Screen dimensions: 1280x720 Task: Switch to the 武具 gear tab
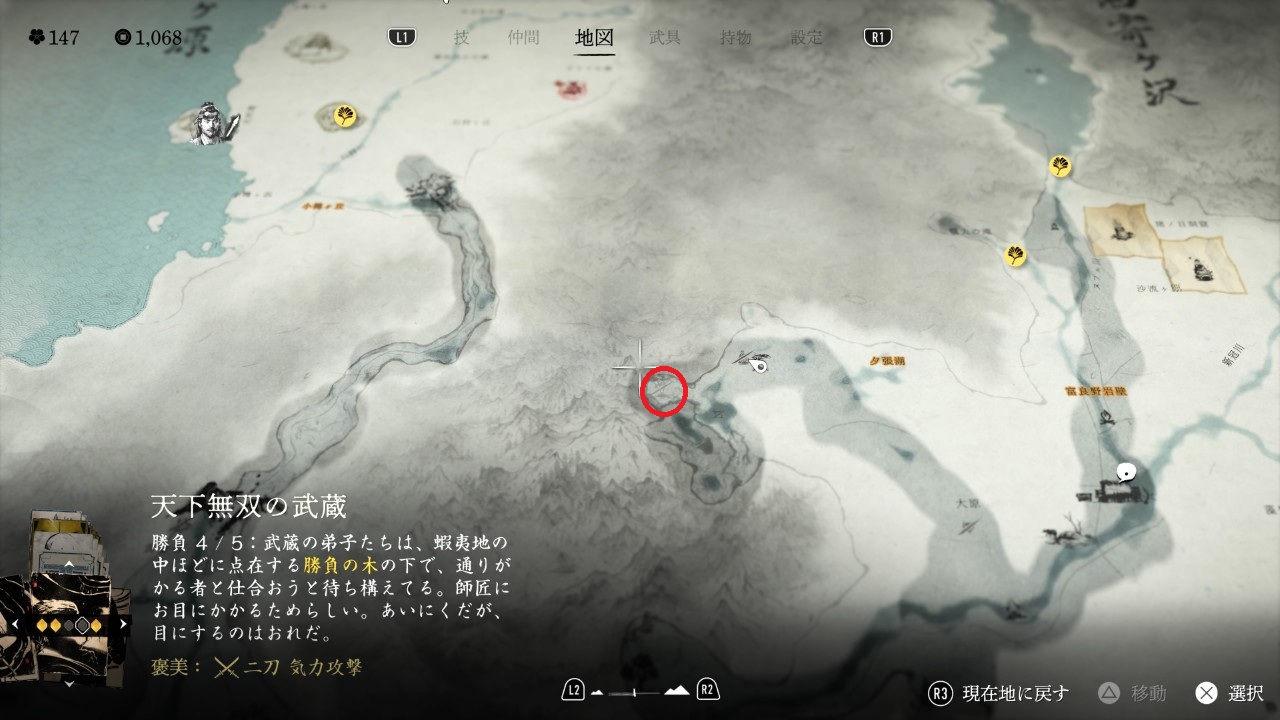pyautogui.click(x=665, y=38)
